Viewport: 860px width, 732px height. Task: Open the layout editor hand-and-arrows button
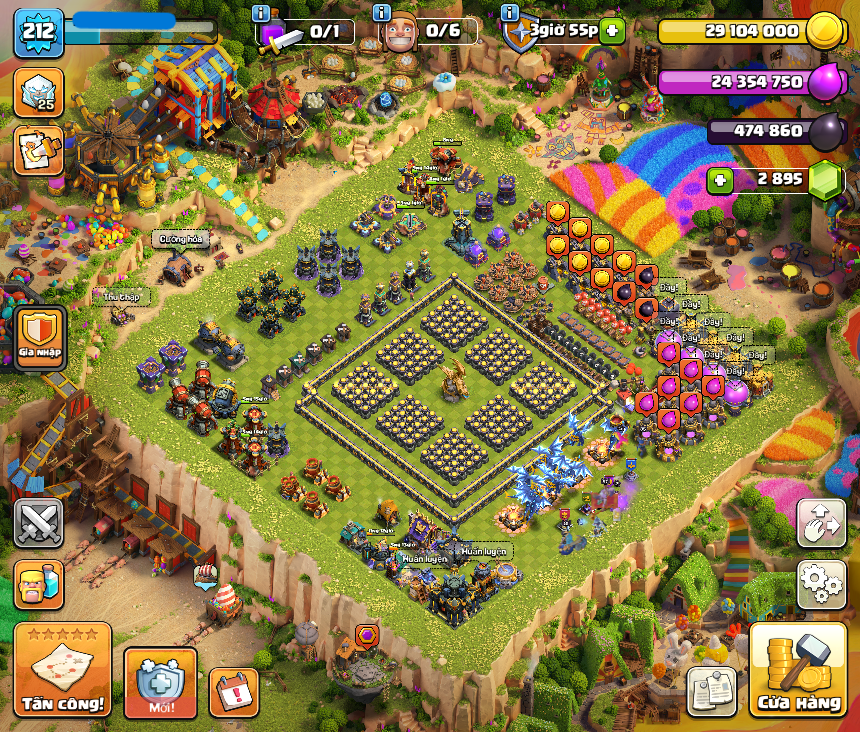tap(821, 523)
